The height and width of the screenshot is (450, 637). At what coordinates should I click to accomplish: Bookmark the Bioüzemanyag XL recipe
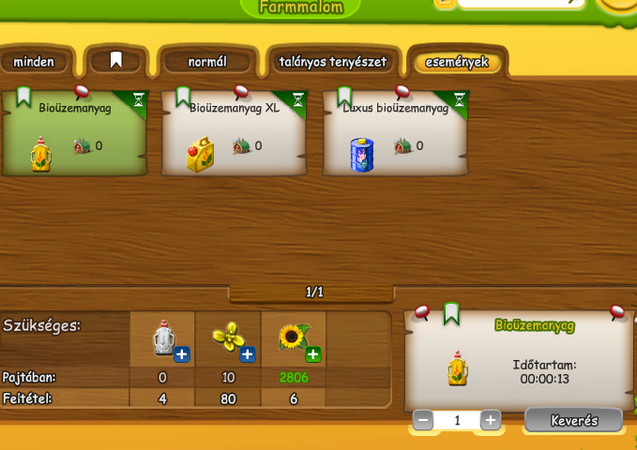click(184, 98)
